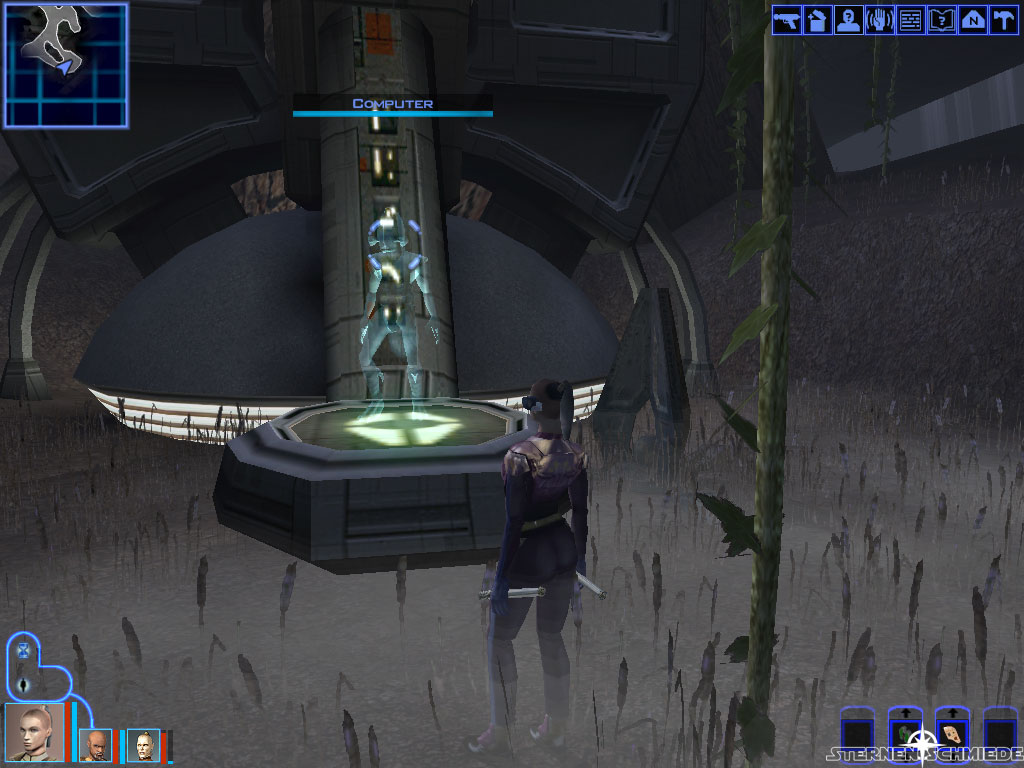Open the abilities screen with the hand icon
1024x768 pixels.
[880, 20]
